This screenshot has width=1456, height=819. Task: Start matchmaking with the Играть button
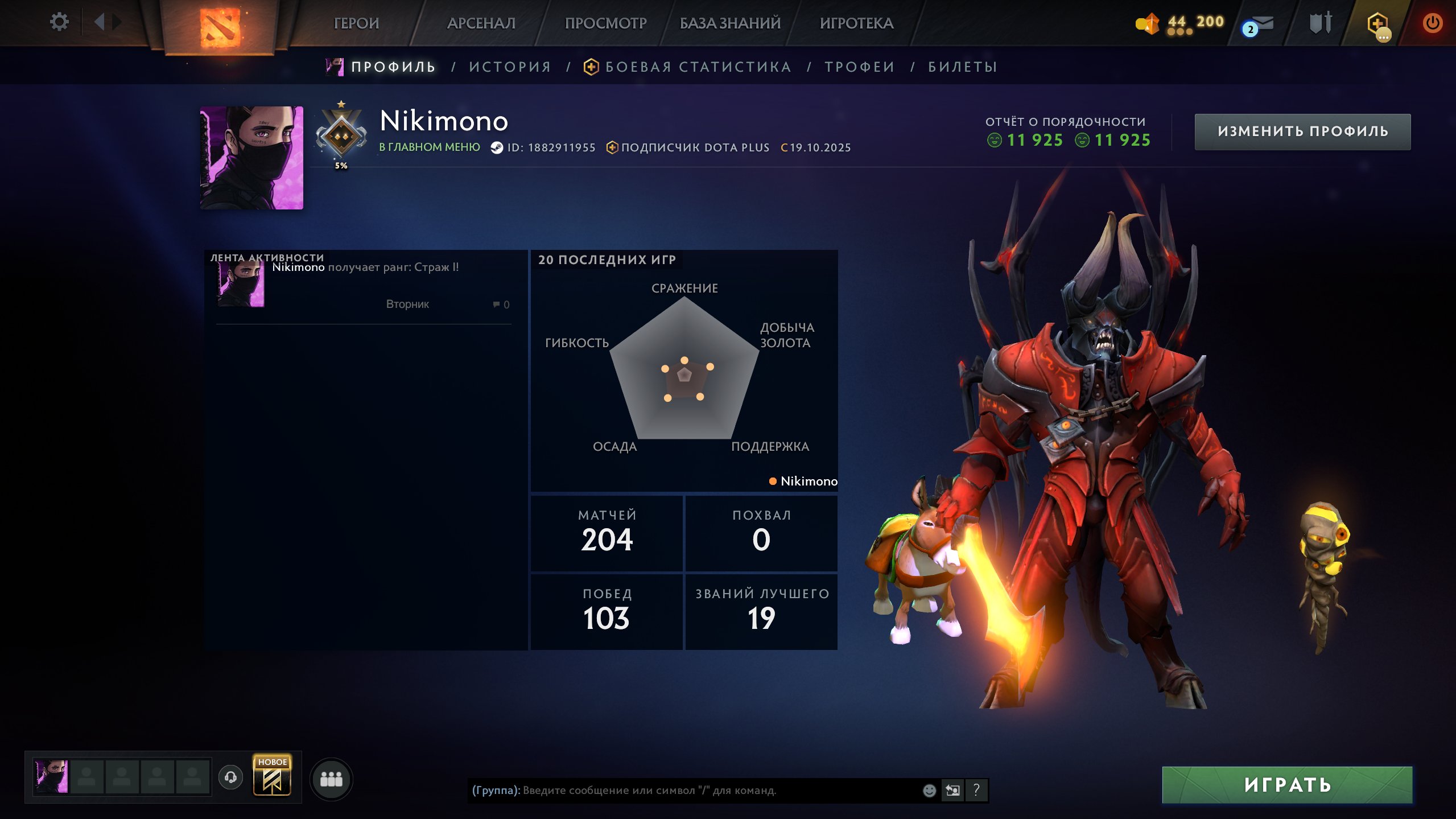[1287, 785]
